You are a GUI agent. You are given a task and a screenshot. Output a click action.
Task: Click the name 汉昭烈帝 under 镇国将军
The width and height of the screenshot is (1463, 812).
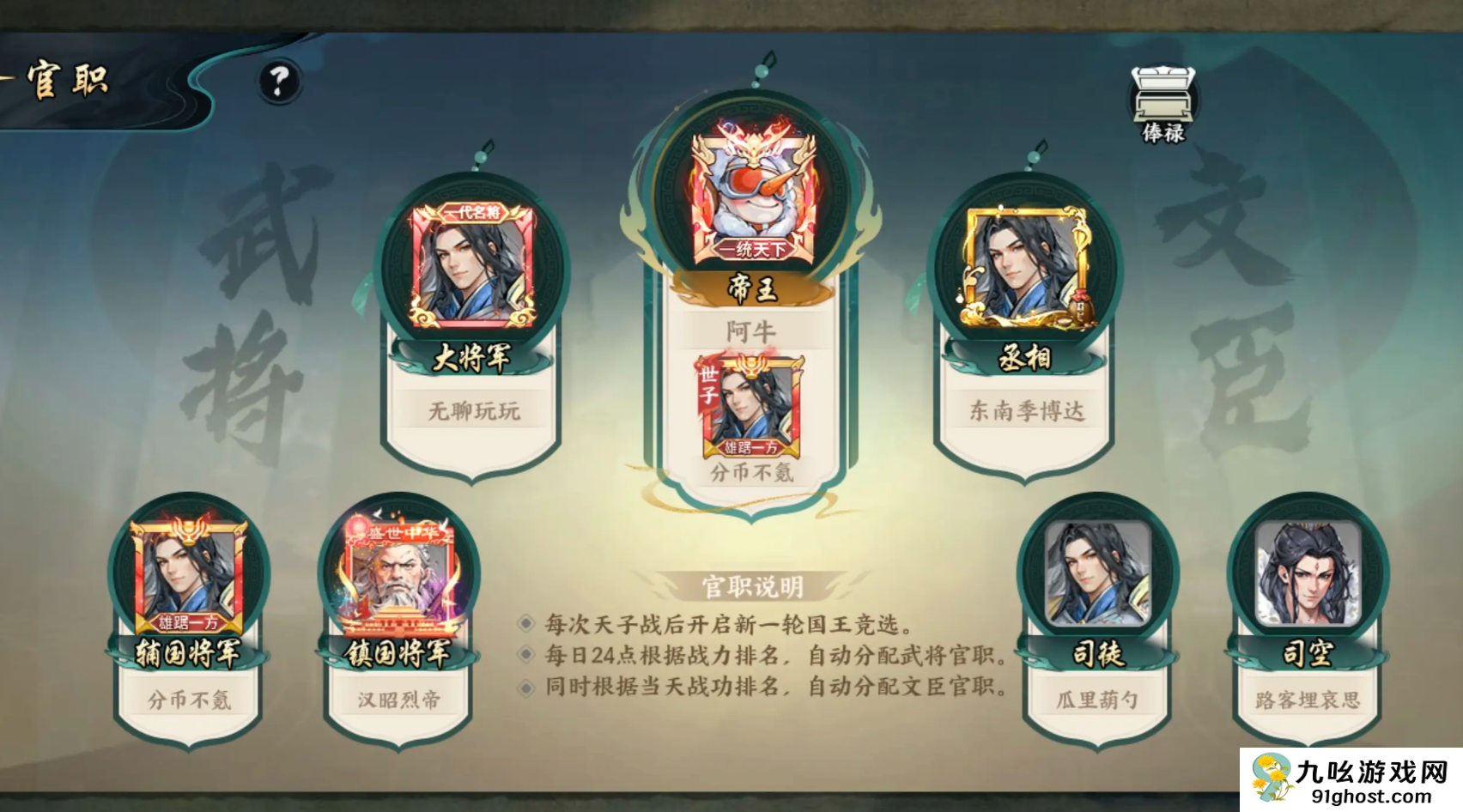pyautogui.click(x=398, y=699)
